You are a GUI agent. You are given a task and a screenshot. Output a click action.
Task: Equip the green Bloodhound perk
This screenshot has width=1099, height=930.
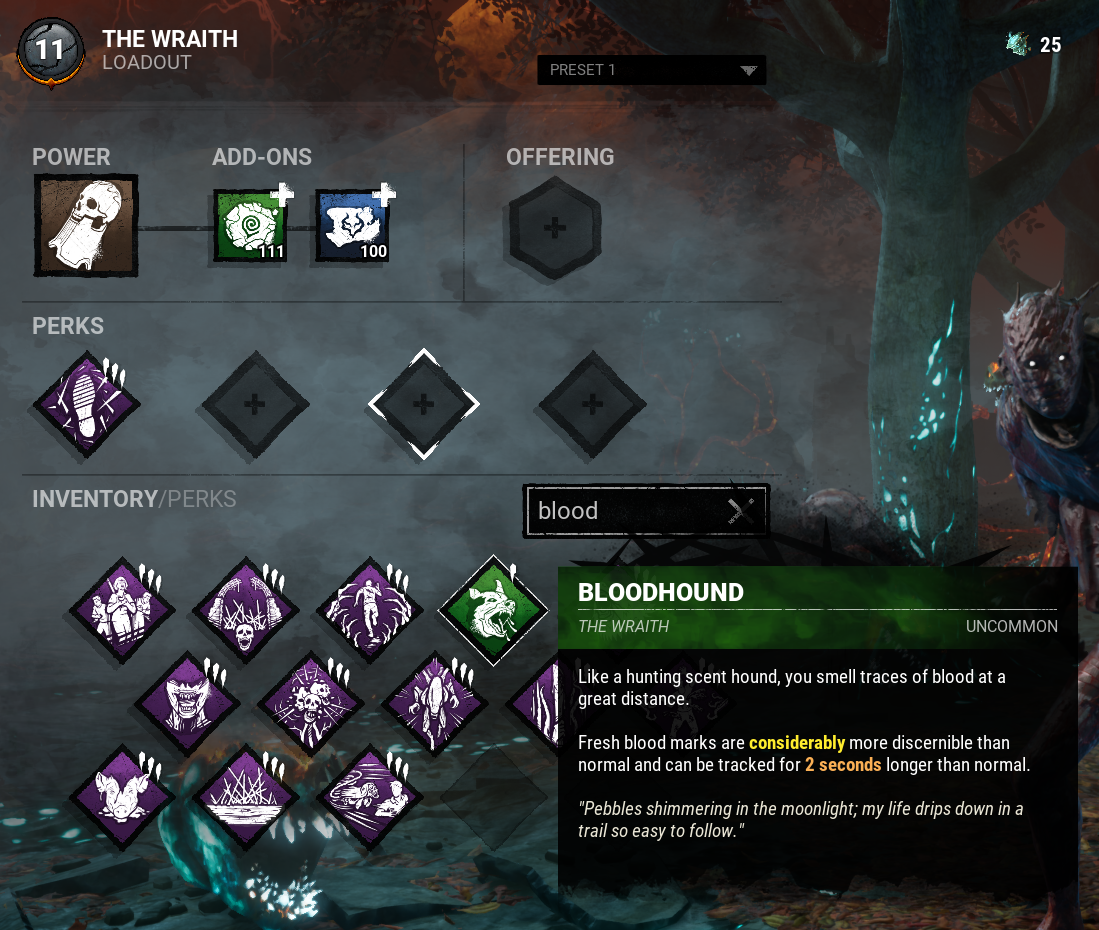(493, 610)
